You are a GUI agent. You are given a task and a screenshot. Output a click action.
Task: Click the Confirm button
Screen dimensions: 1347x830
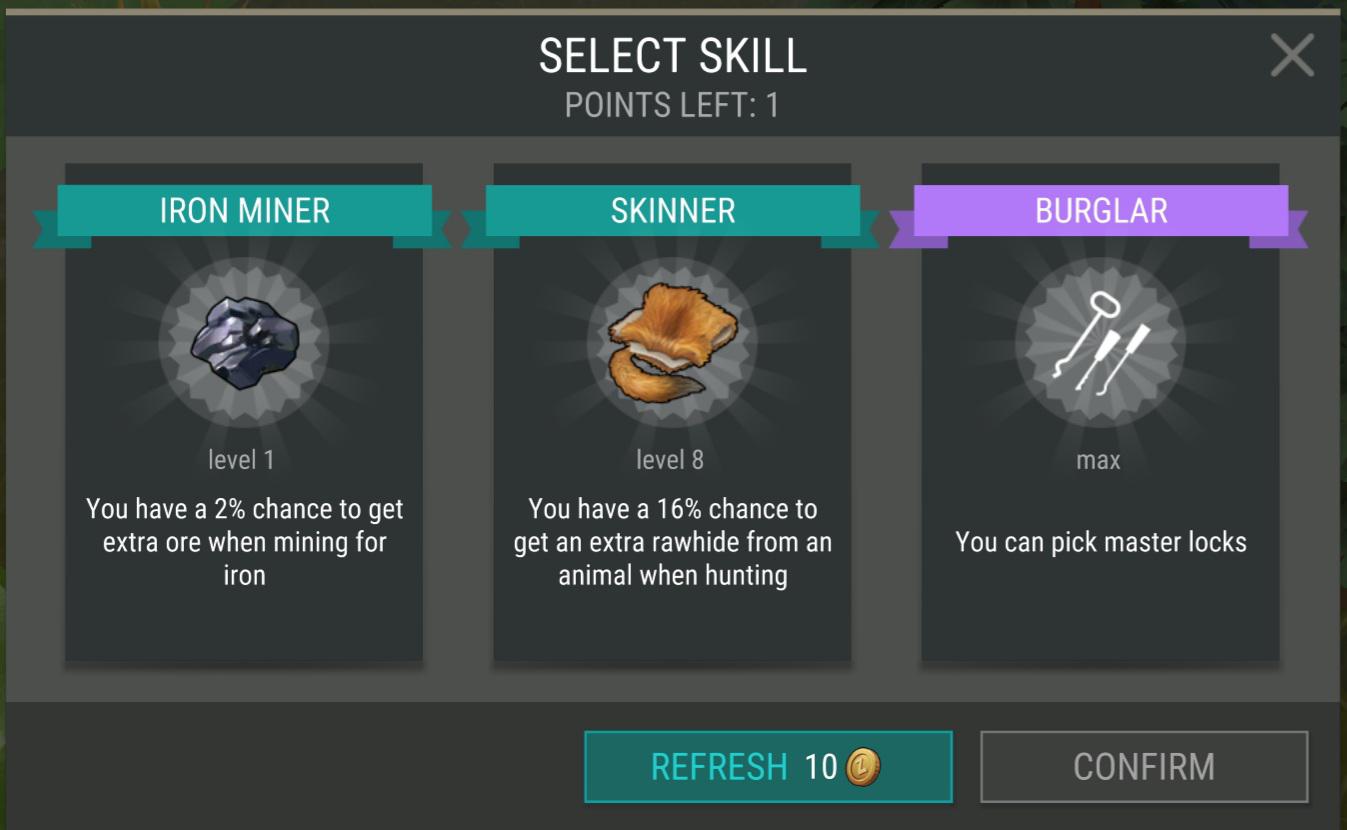click(1143, 766)
